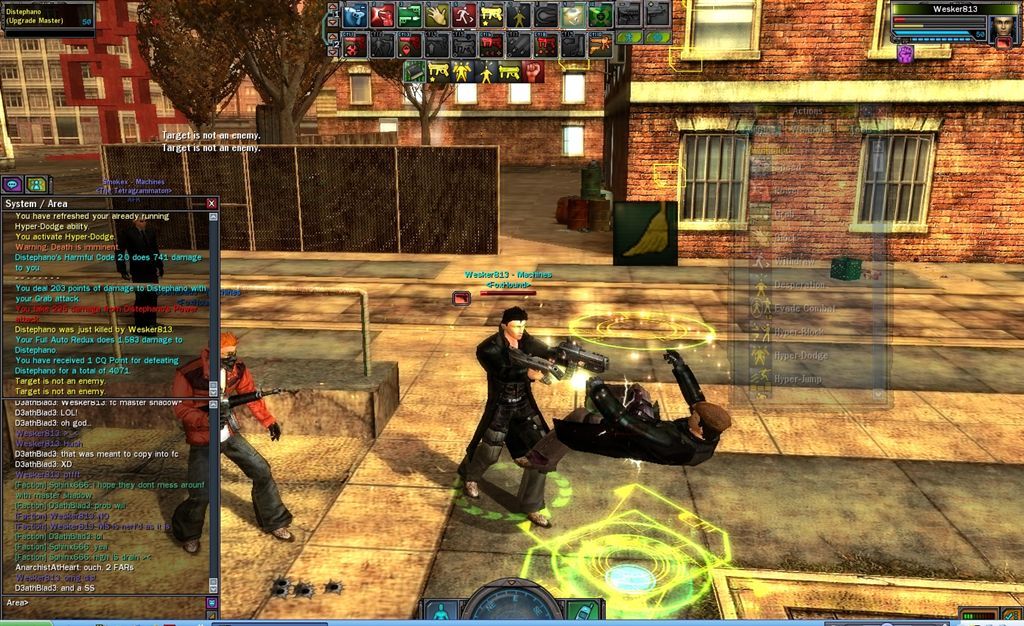Activate the red fist ability icon
Viewport: 1024px width, 626px height.
[533, 72]
